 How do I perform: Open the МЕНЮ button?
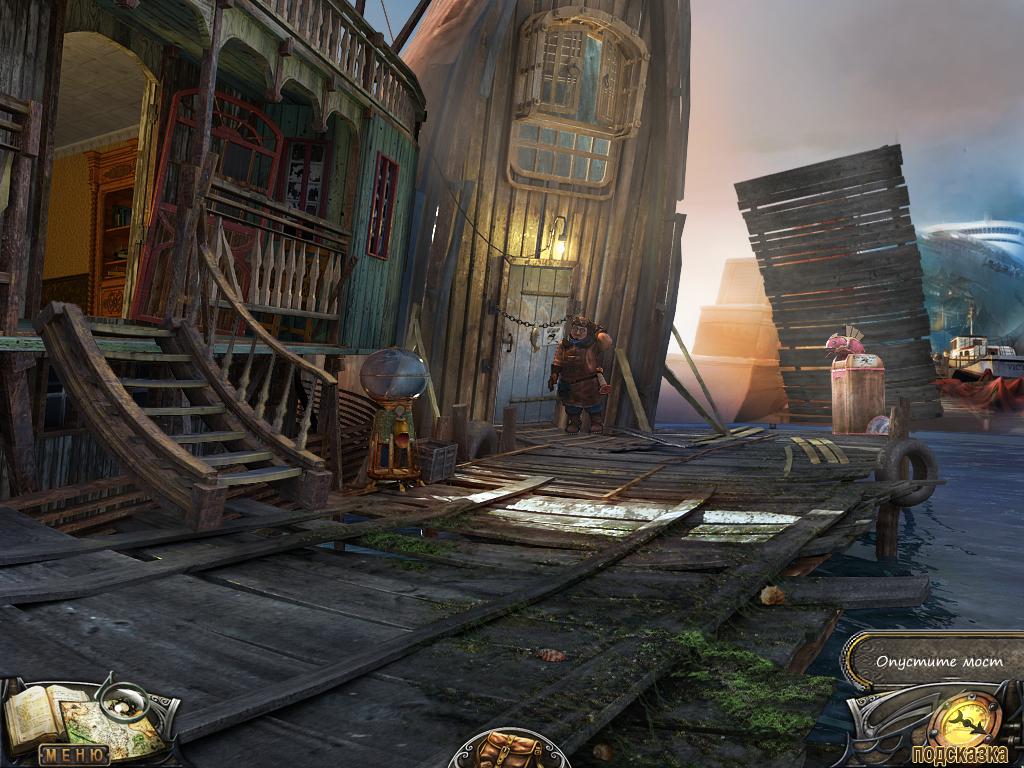coord(73,755)
